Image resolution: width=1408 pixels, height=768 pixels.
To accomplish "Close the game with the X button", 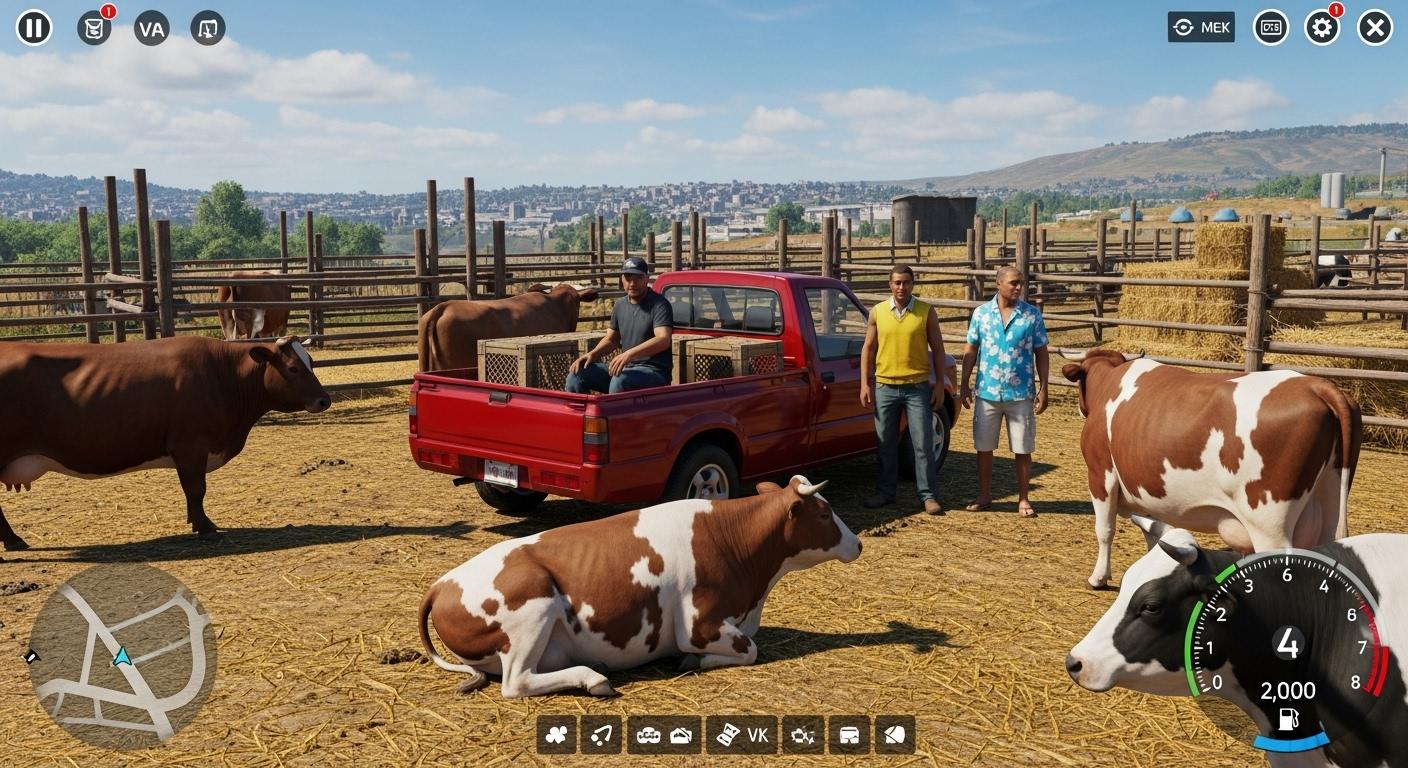I will point(1375,27).
